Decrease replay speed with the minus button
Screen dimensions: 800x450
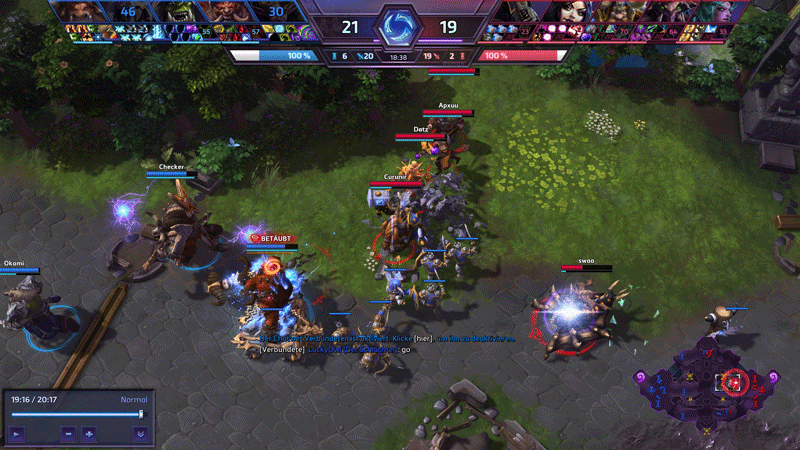pos(68,434)
